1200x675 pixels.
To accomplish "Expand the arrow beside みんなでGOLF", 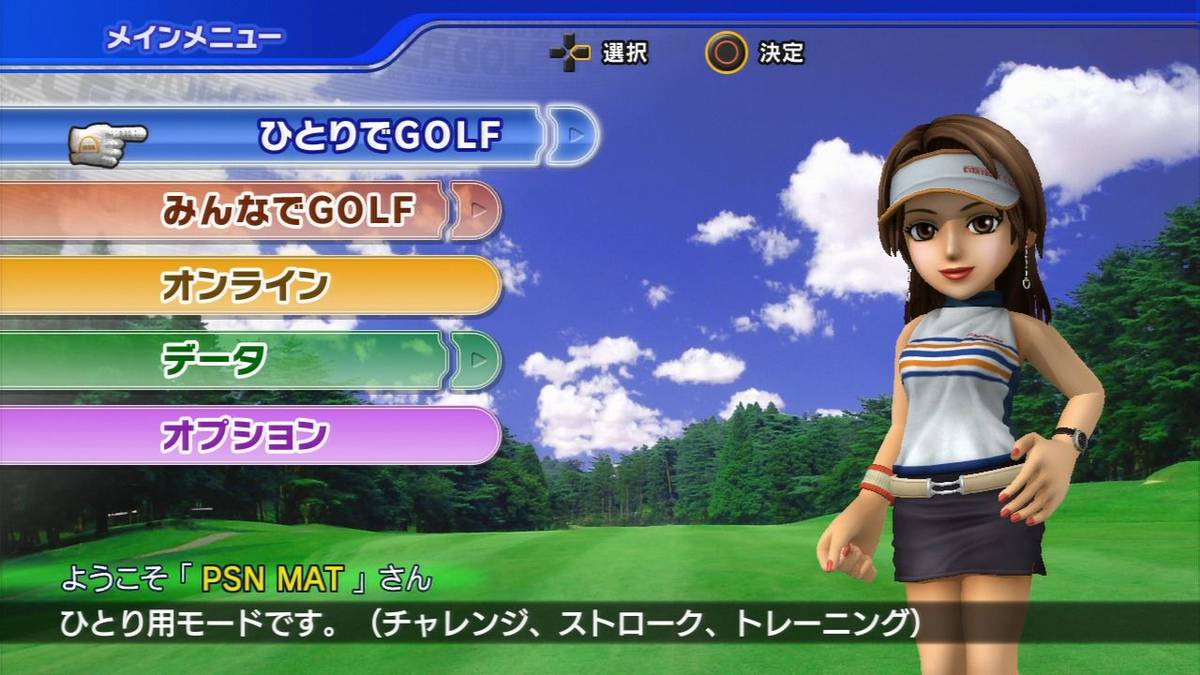I will 477,210.
